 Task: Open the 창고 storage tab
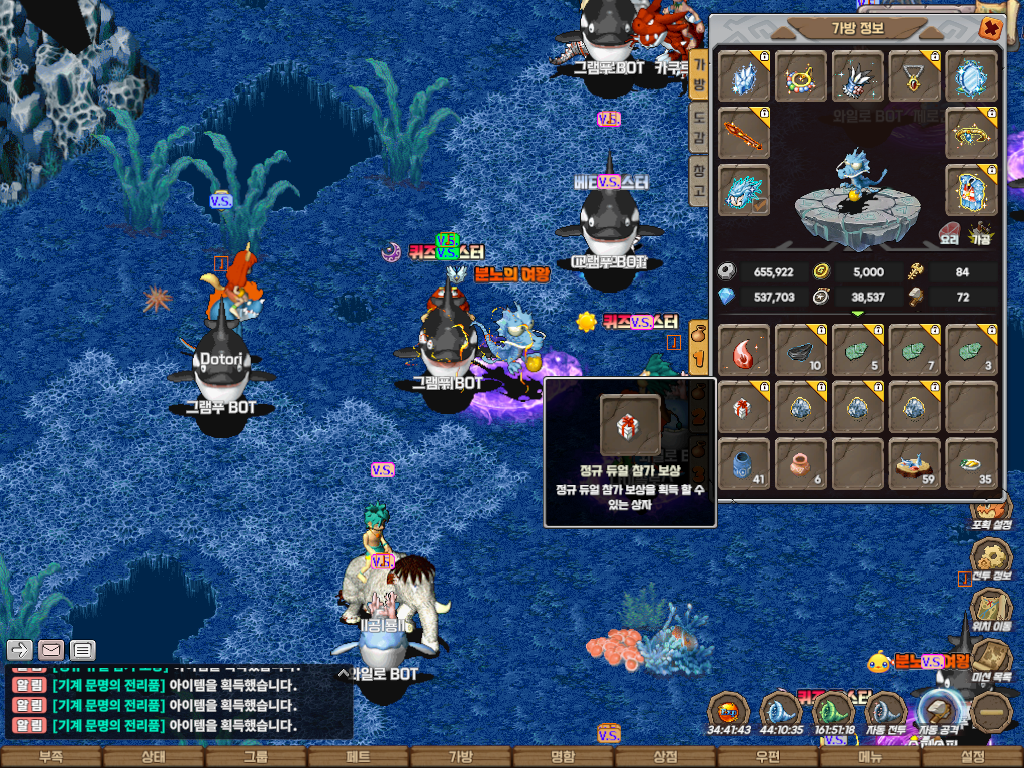pyautogui.click(x=699, y=178)
